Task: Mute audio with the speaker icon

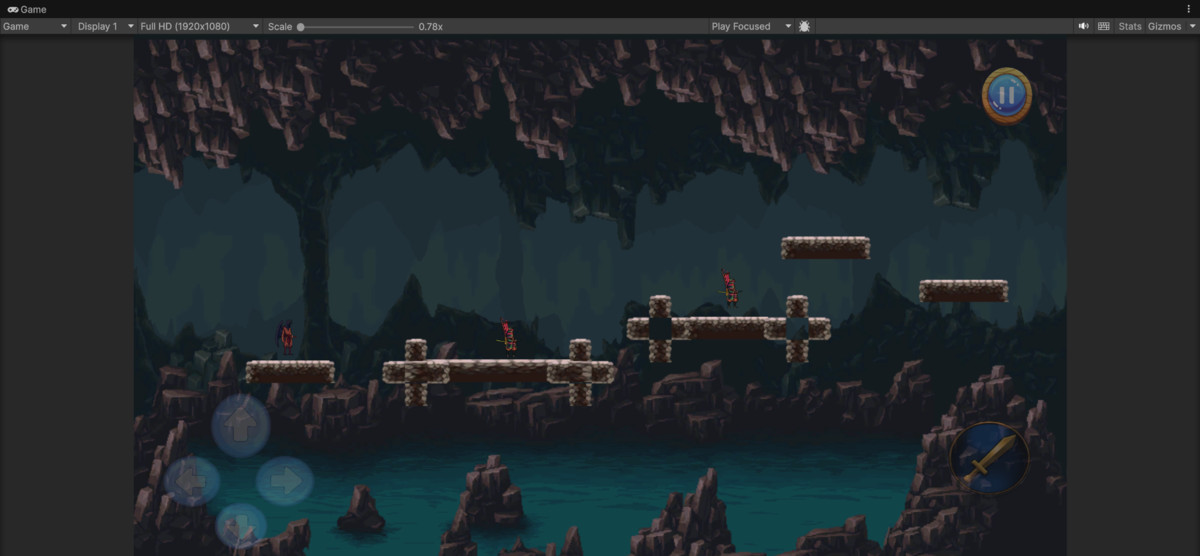Action: click(1084, 26)
